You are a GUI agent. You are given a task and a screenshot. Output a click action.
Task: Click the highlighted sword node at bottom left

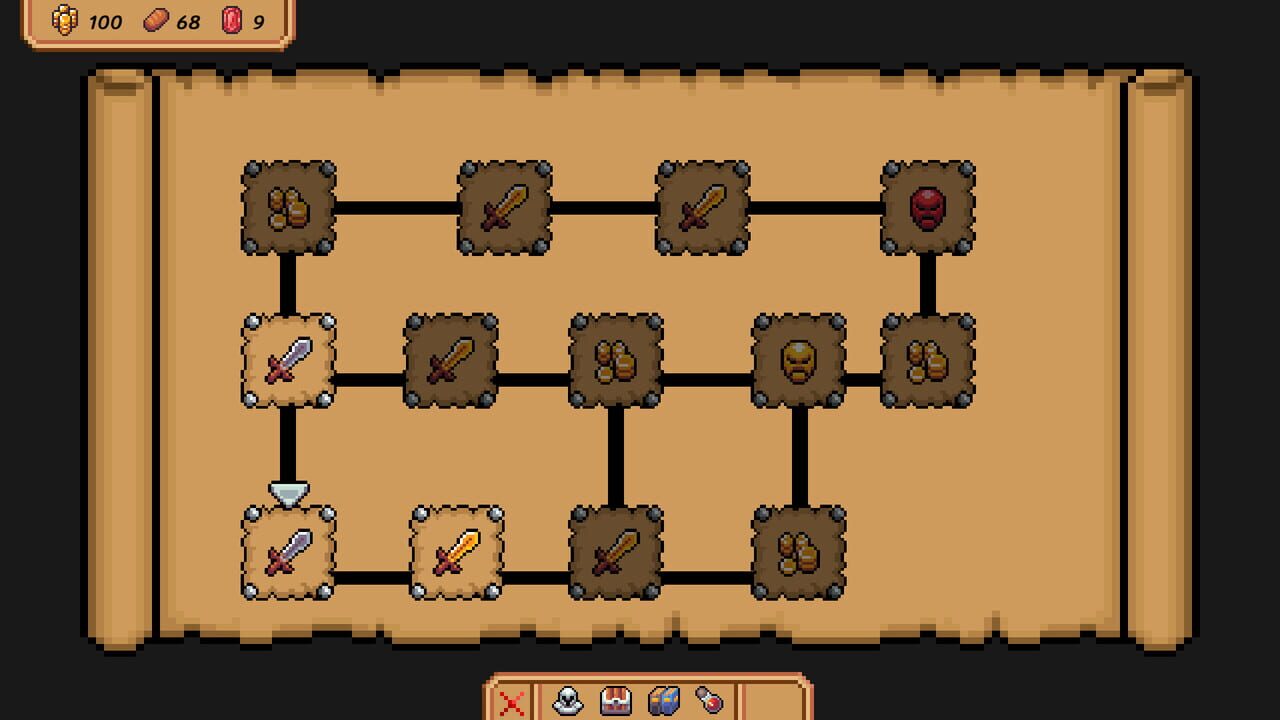click(x=287, y=549)
